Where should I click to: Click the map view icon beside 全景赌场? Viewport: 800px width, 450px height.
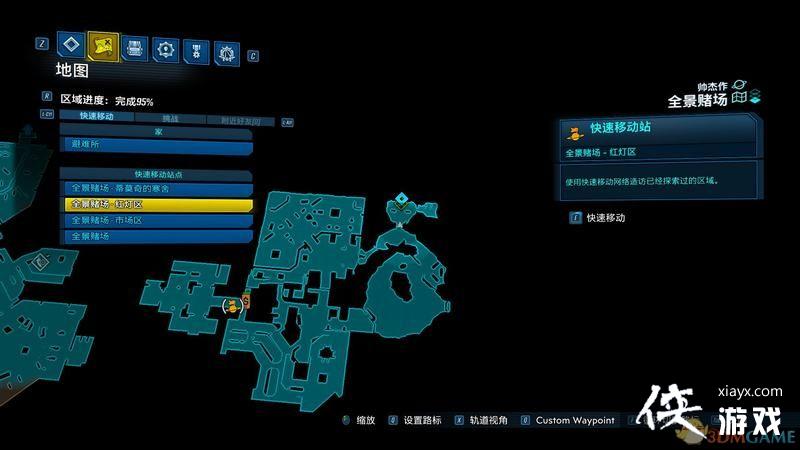coord(741,98)
